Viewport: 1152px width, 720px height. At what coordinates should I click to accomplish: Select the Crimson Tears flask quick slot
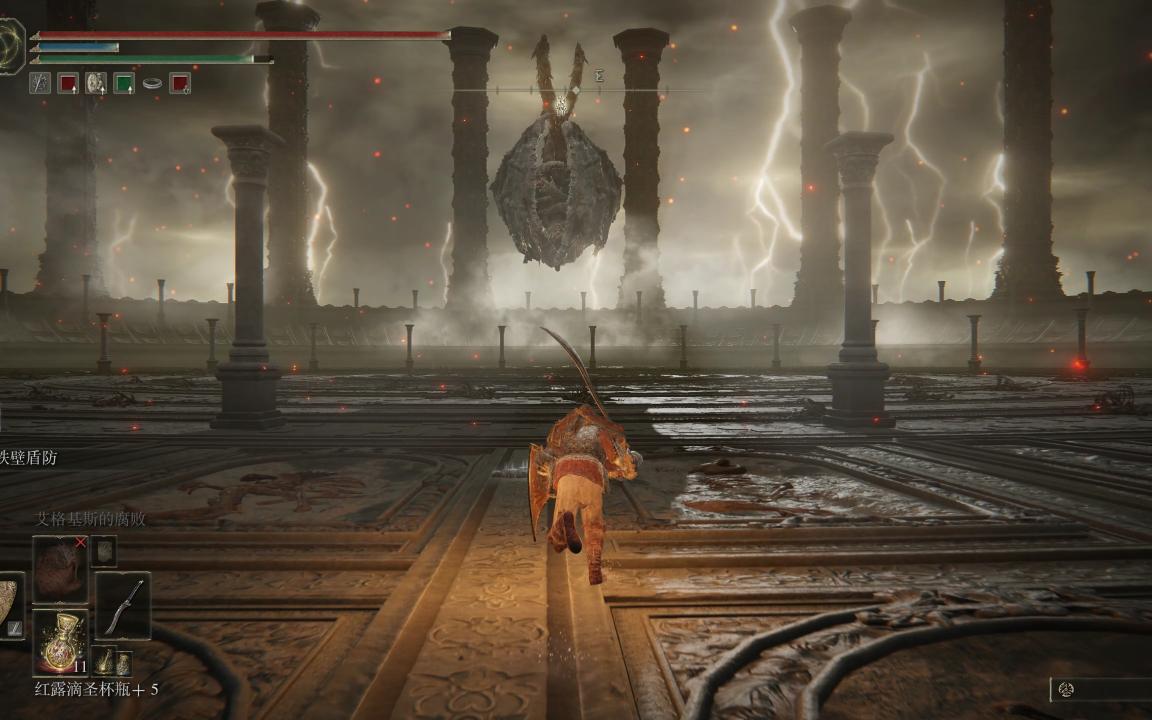59,641
